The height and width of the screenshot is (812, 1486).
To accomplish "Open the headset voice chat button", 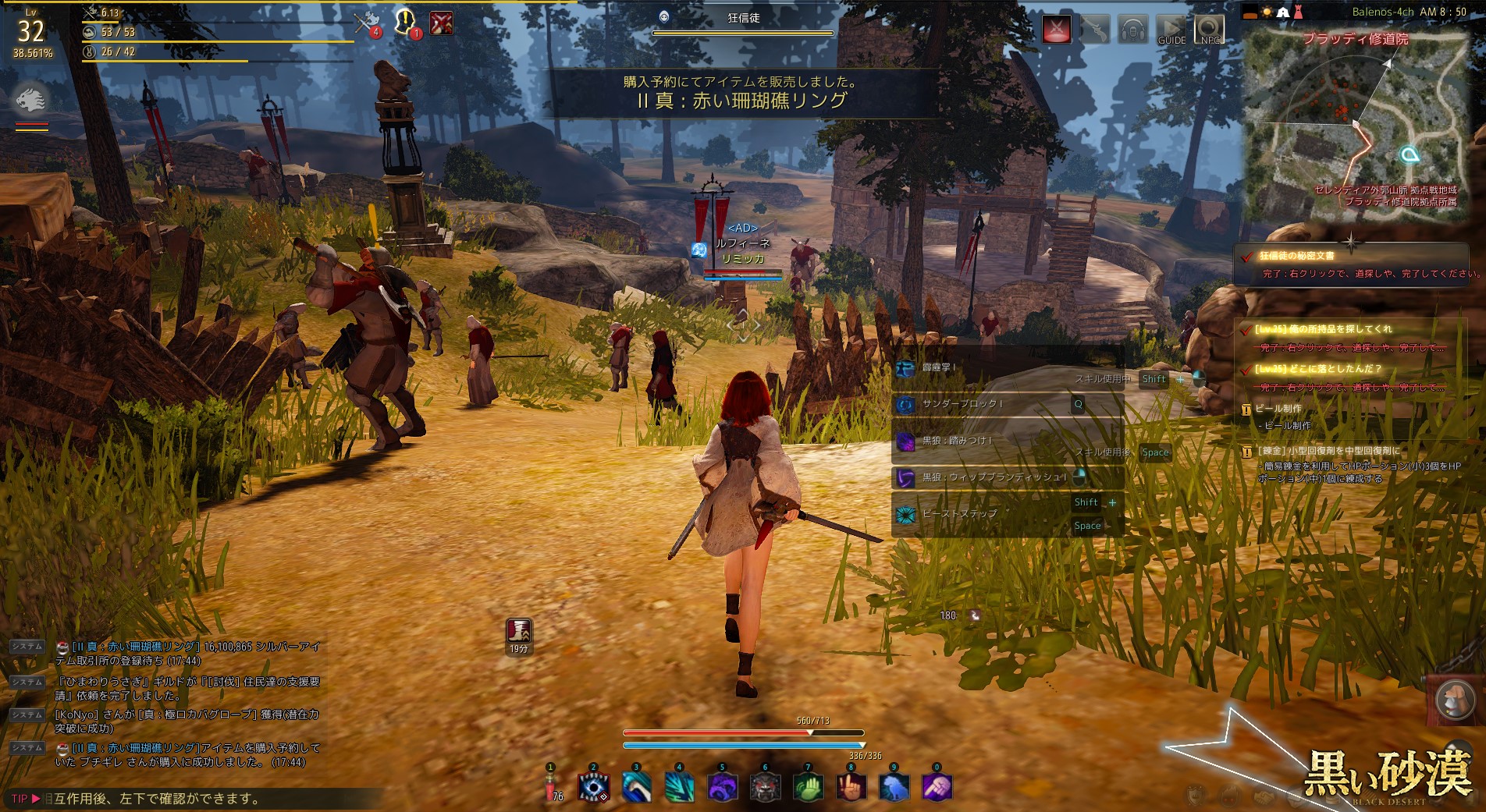I will [x=1133, y=30].
